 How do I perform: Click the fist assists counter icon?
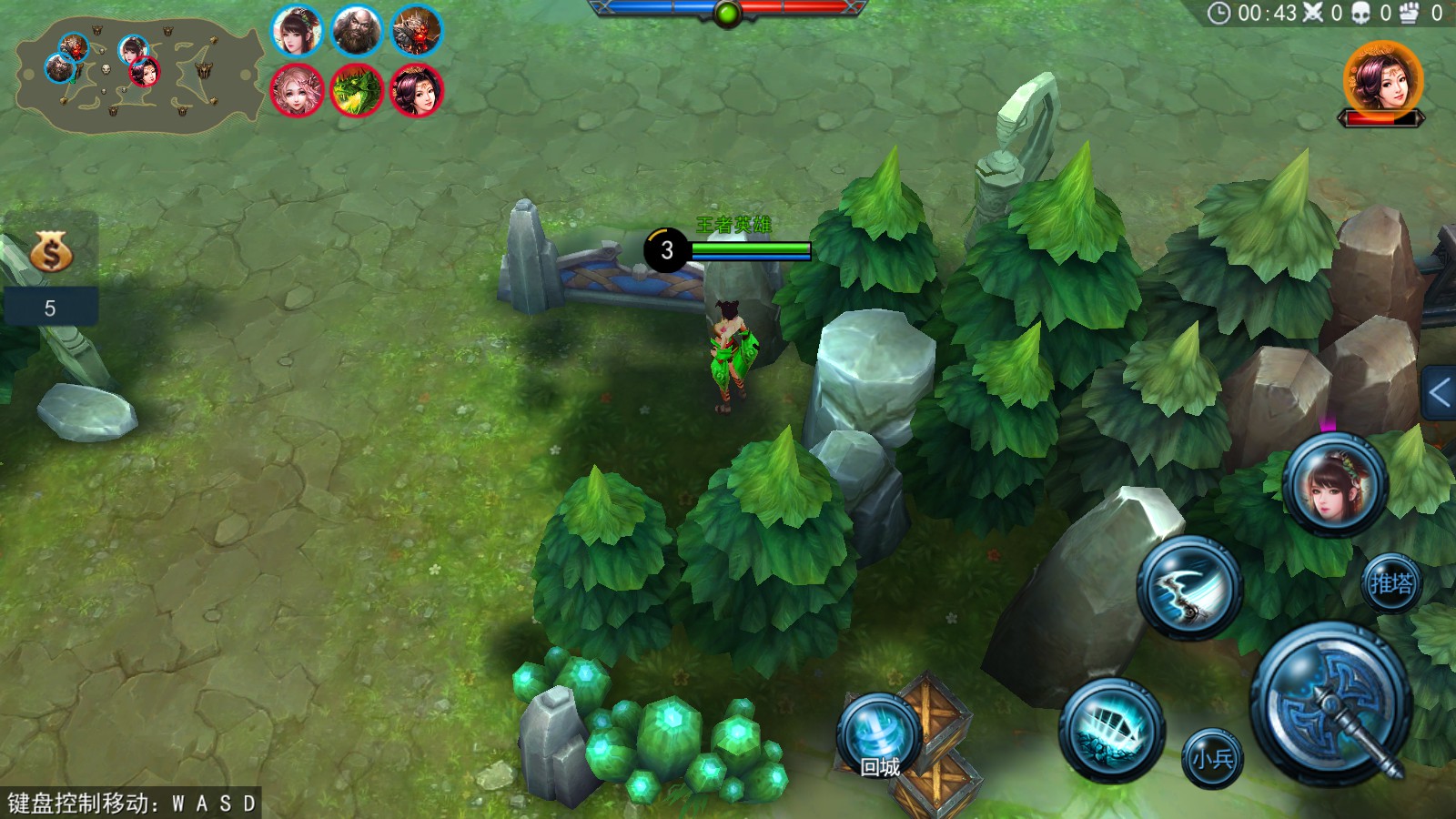point(1409,12)
